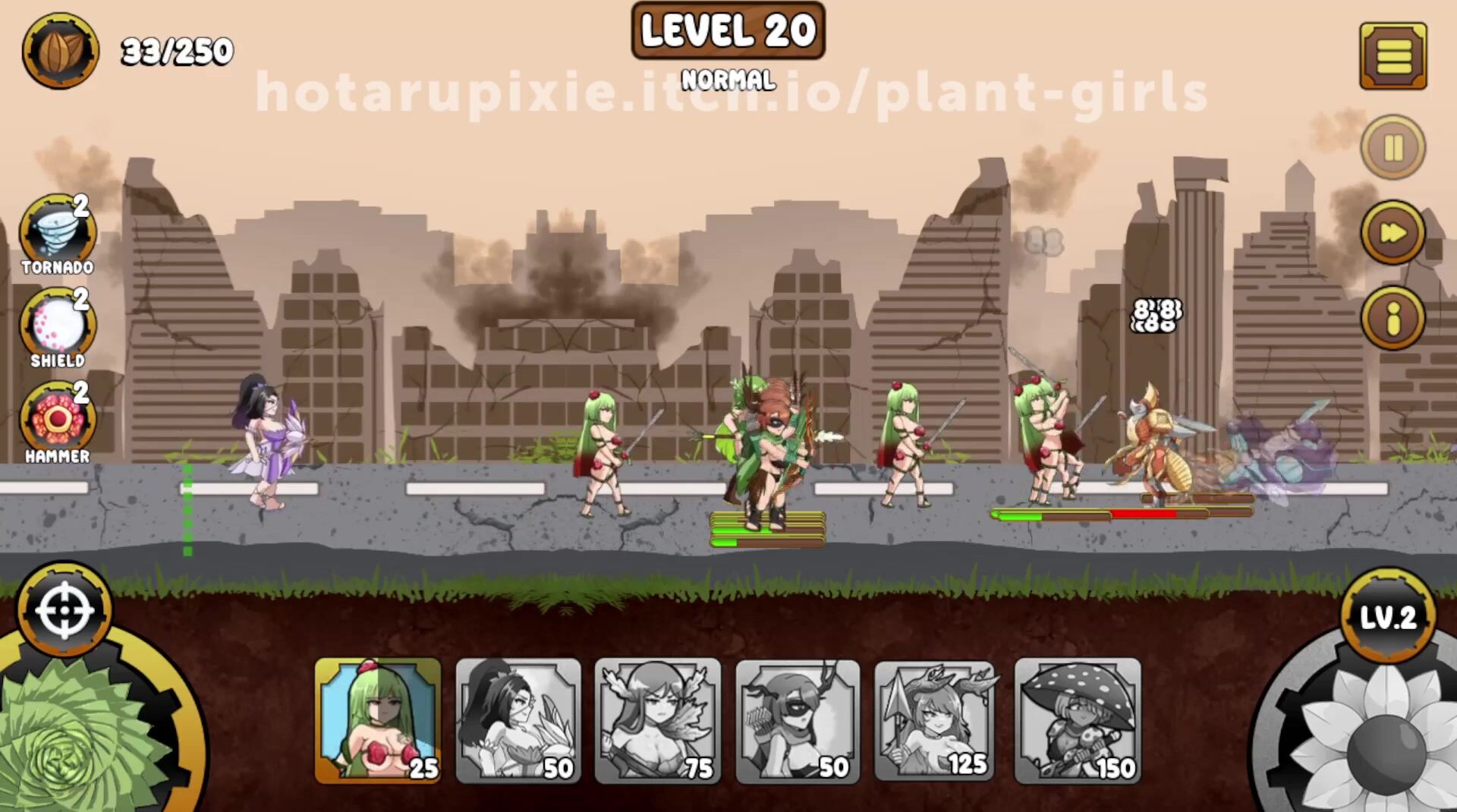The image size is (1457, 812).
Task: Open the info button
Action: pos(1392,318)
